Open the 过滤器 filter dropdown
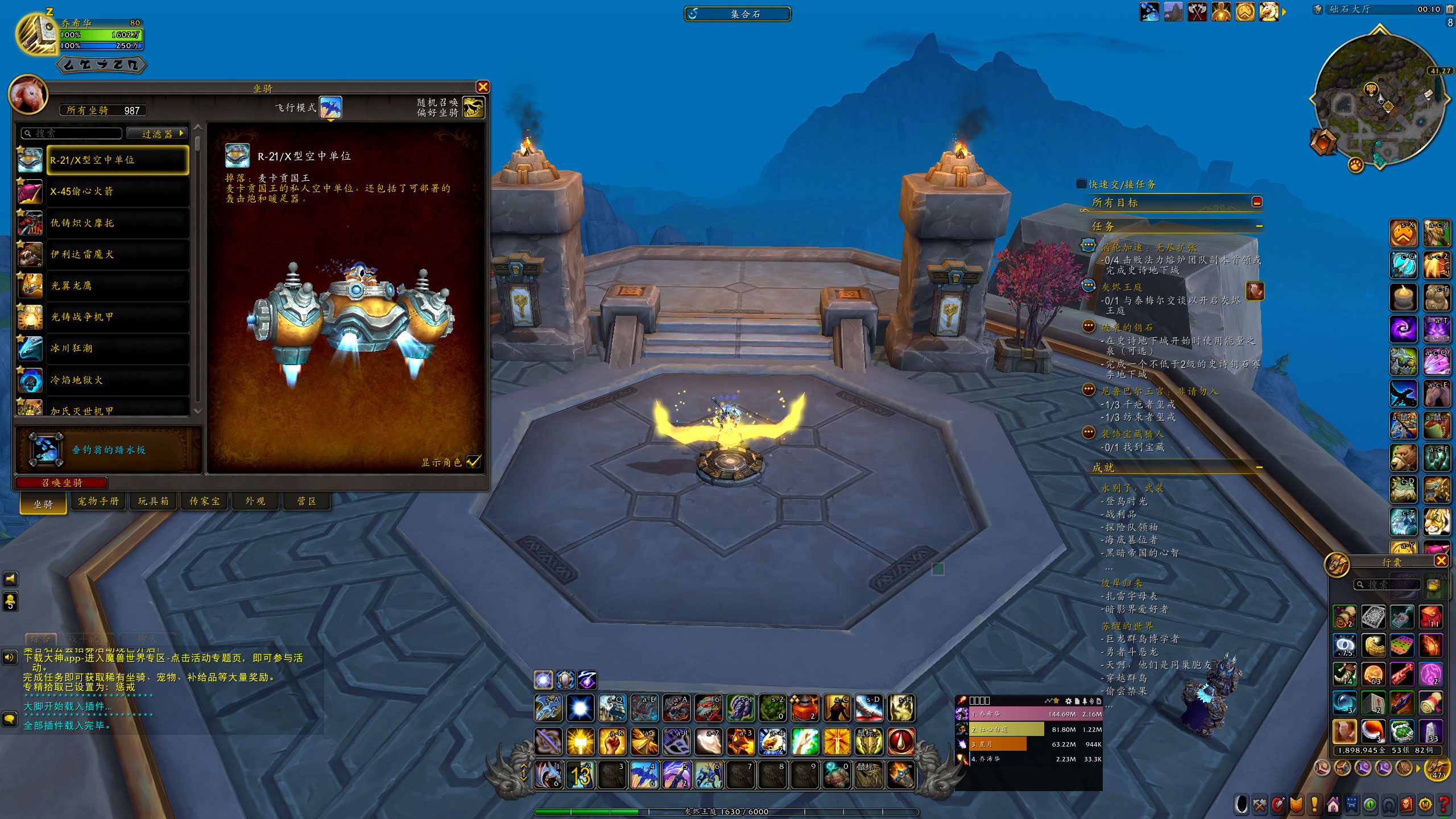Screen dimensions: 1456x819 tap(157, 134)
